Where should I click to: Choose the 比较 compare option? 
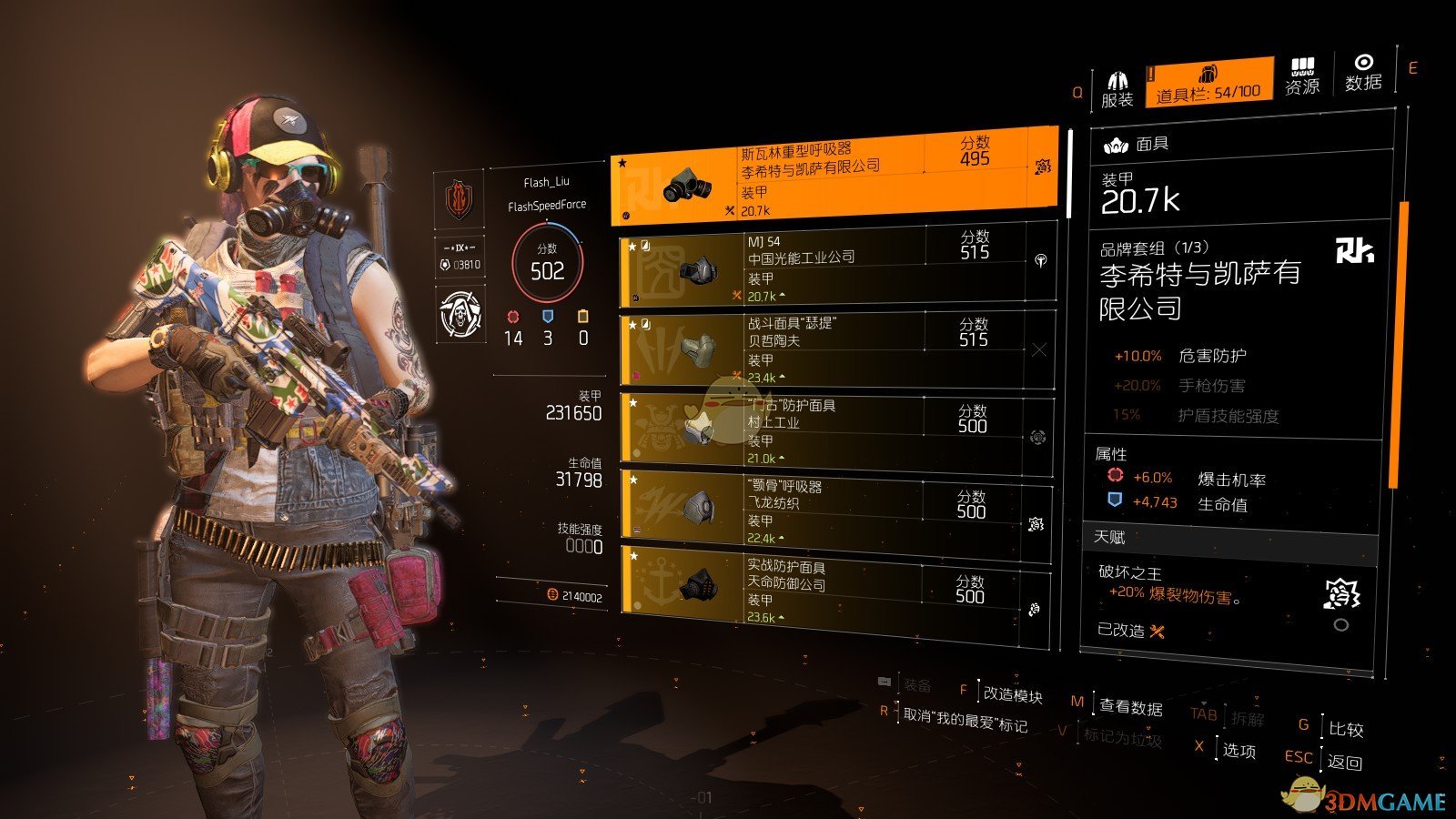(1345, 730)
